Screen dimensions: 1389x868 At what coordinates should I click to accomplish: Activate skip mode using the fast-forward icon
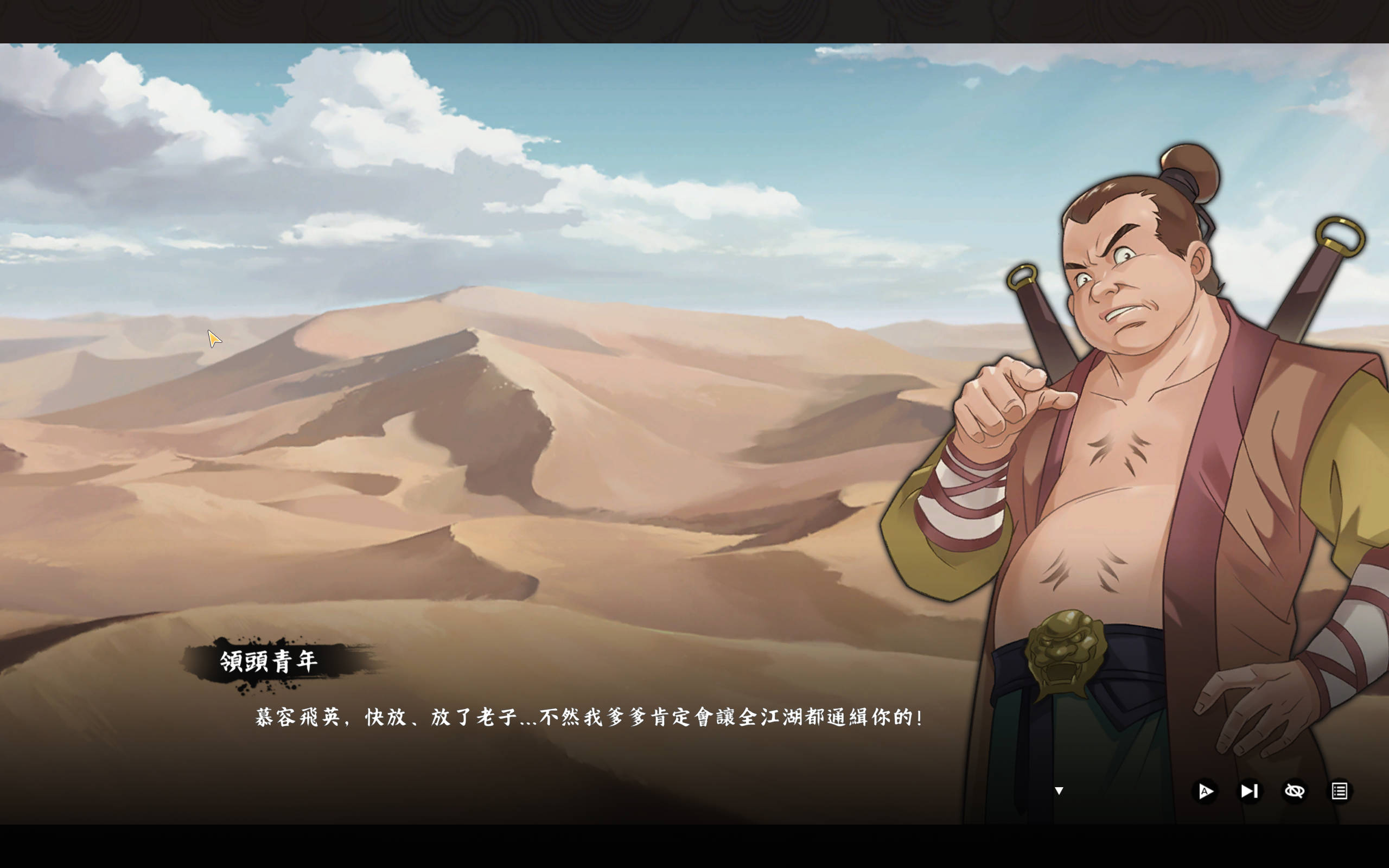pos(1249,790)
